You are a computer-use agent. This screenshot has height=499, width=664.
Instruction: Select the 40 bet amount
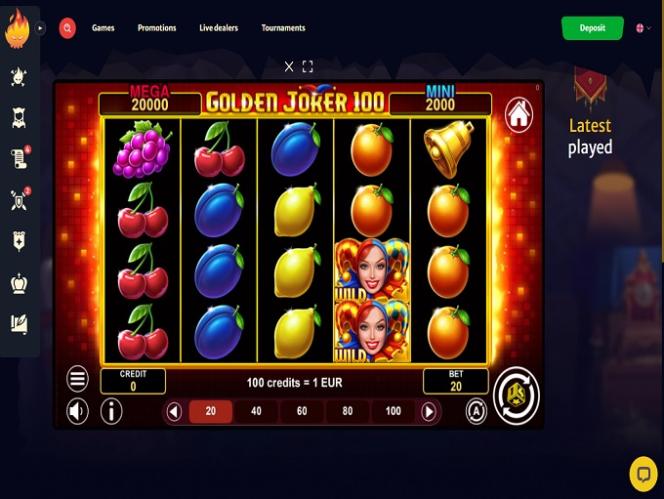click(x=256, y=411)
